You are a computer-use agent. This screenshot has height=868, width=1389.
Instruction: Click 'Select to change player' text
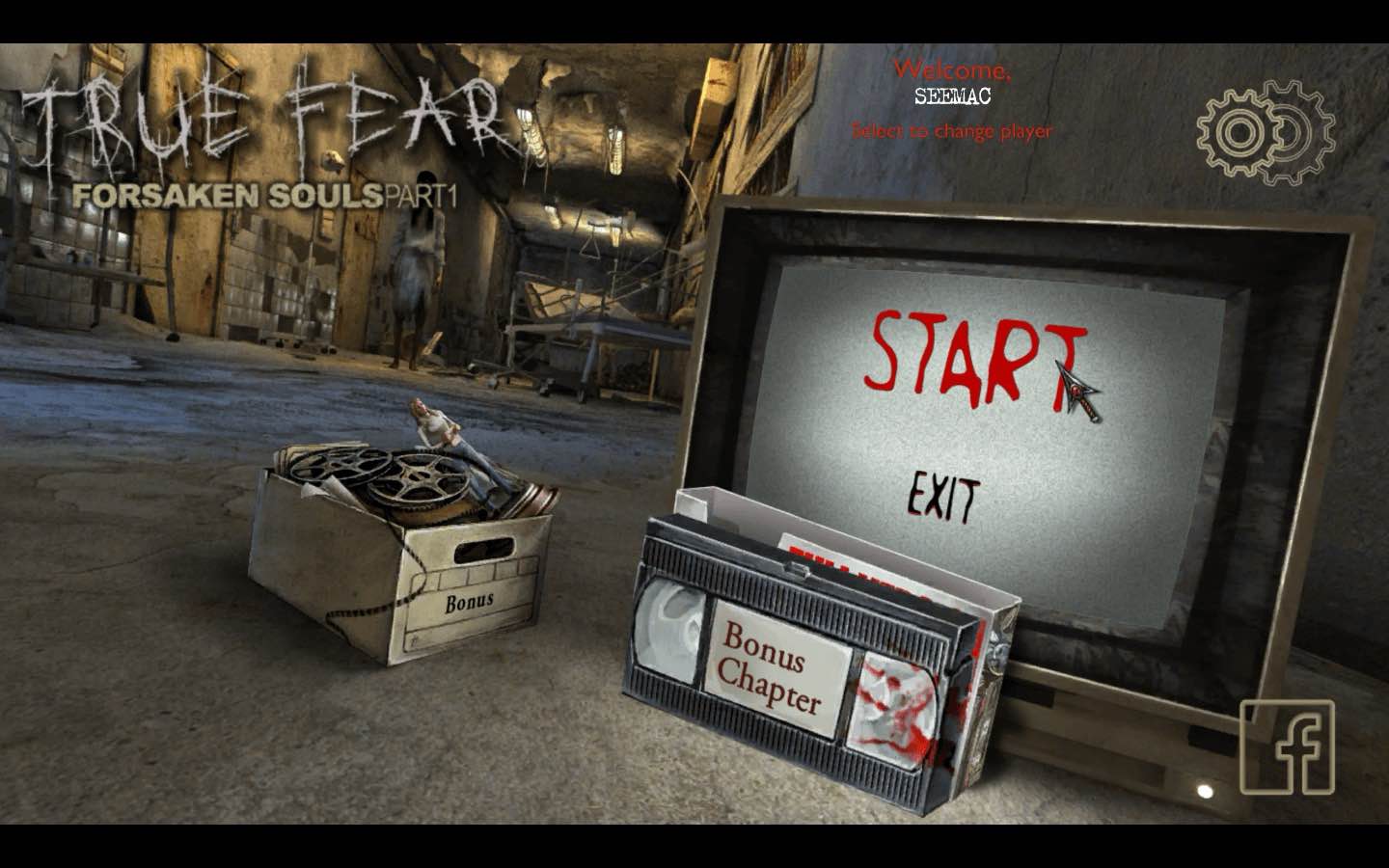point(952,131)
